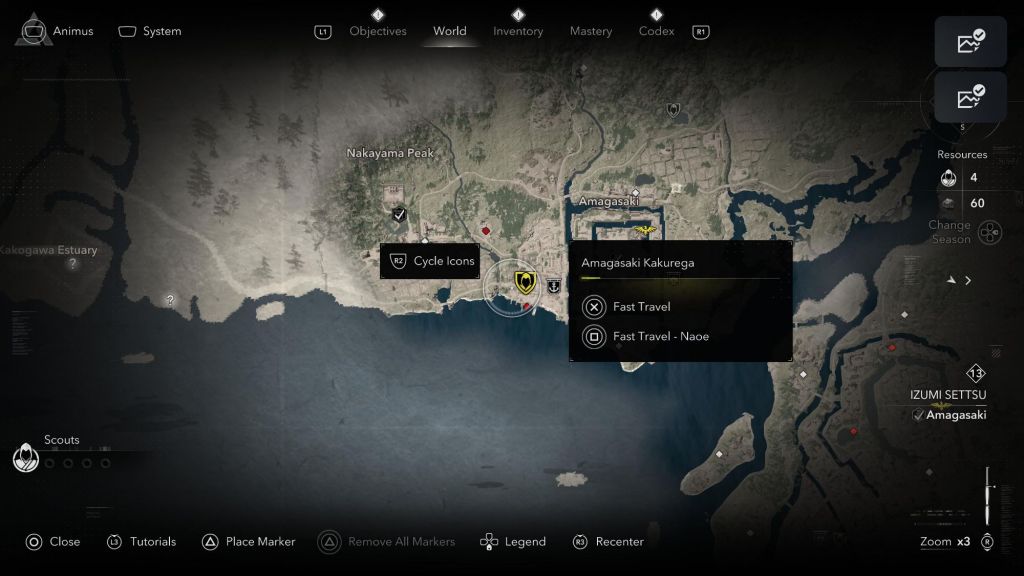Open the System menu
This screenshot has height=576, width=1024.
coord(150,31)
